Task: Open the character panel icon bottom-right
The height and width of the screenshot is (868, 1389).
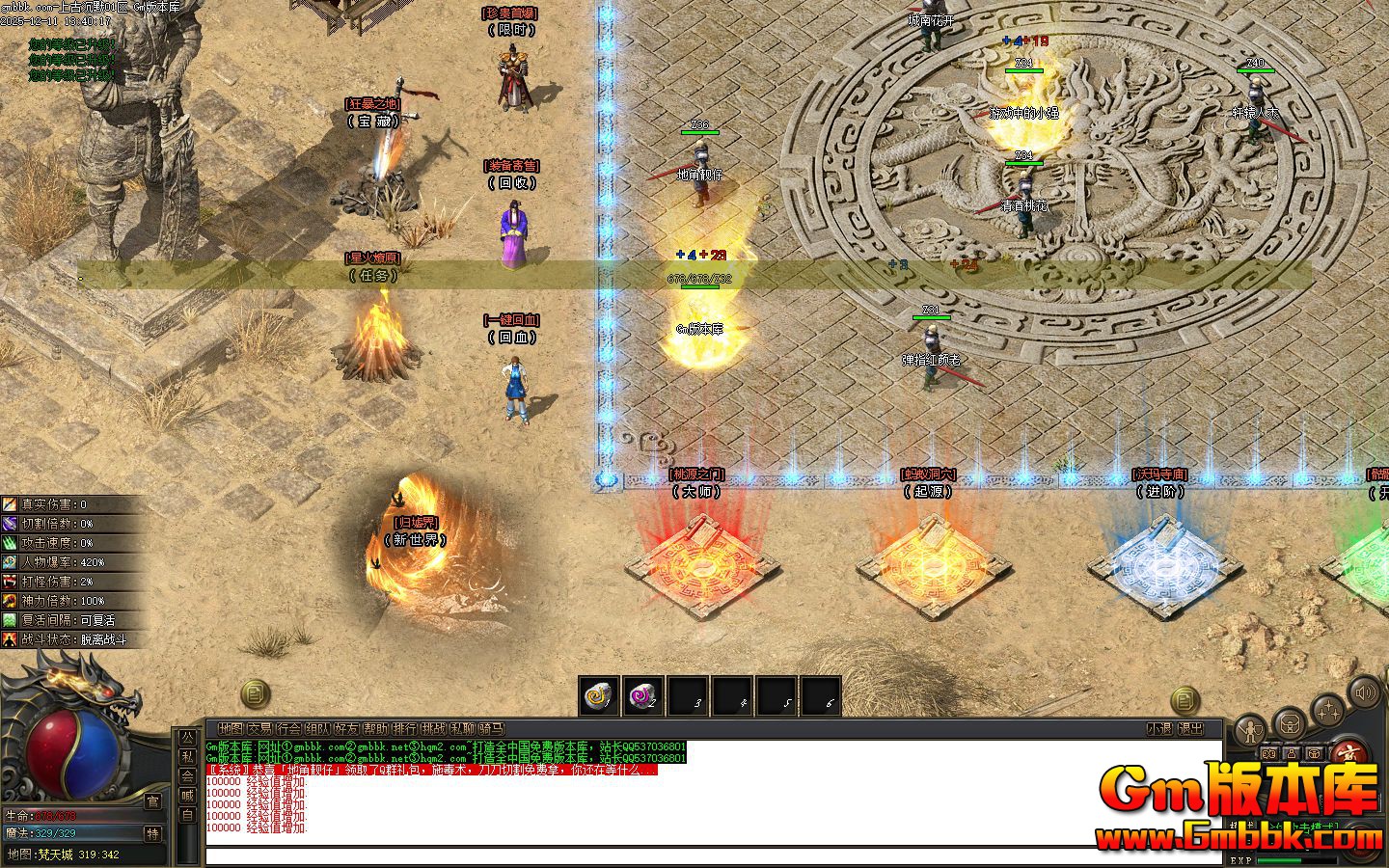Action: (x=1249, y=728)
